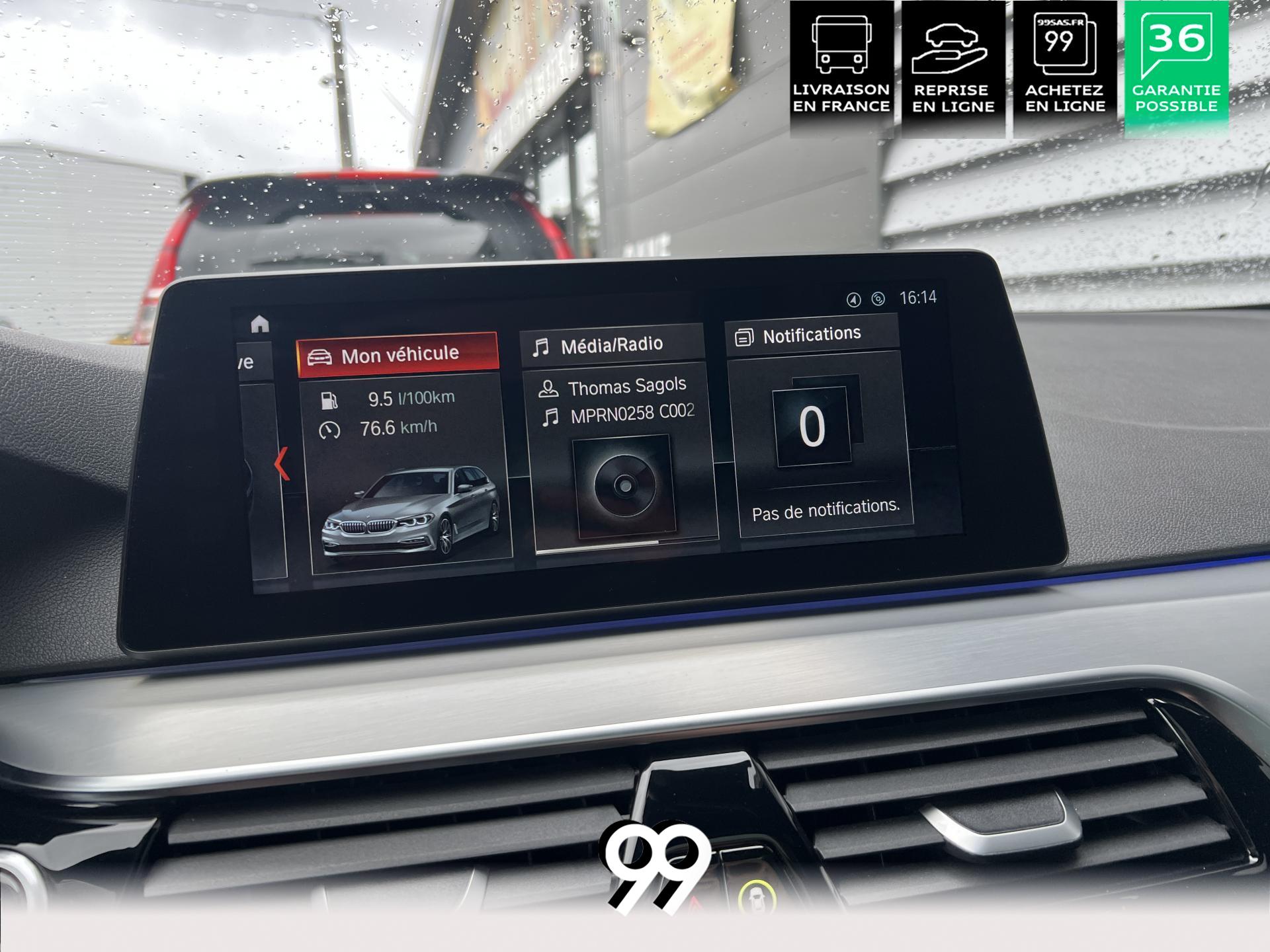The height and width of the screenshot is (952, 1270).
Task: Click the Livraison en France badge
Action: coord(841,67)
